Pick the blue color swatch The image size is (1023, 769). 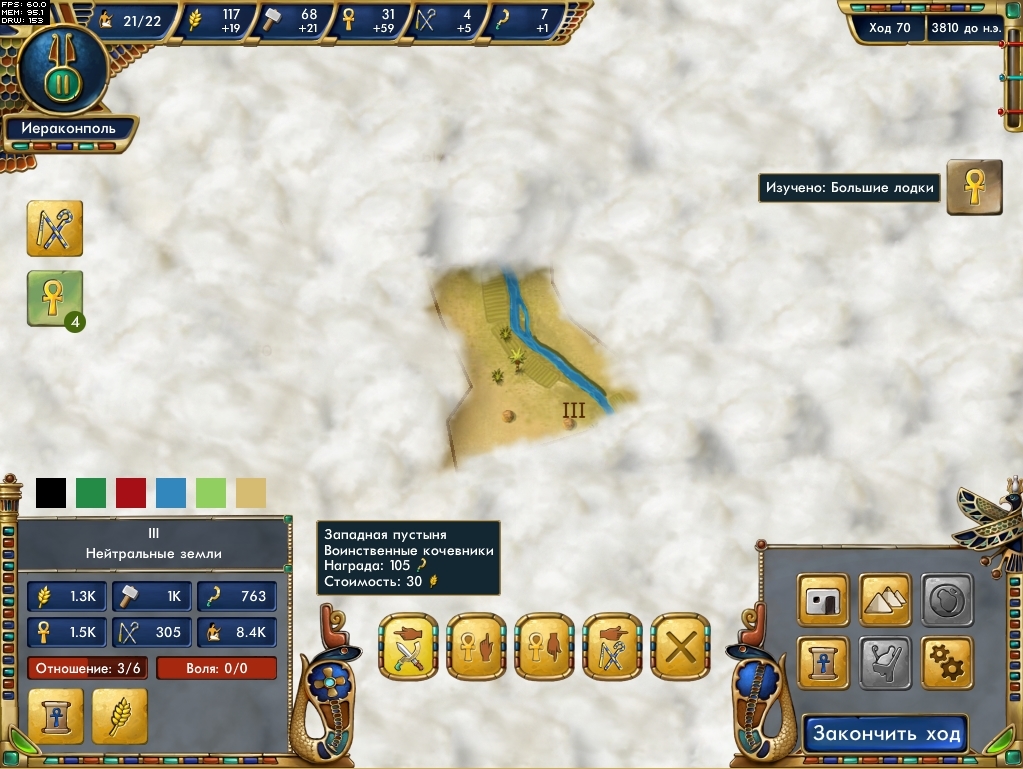pyautogui.click(x=171, y=493)
